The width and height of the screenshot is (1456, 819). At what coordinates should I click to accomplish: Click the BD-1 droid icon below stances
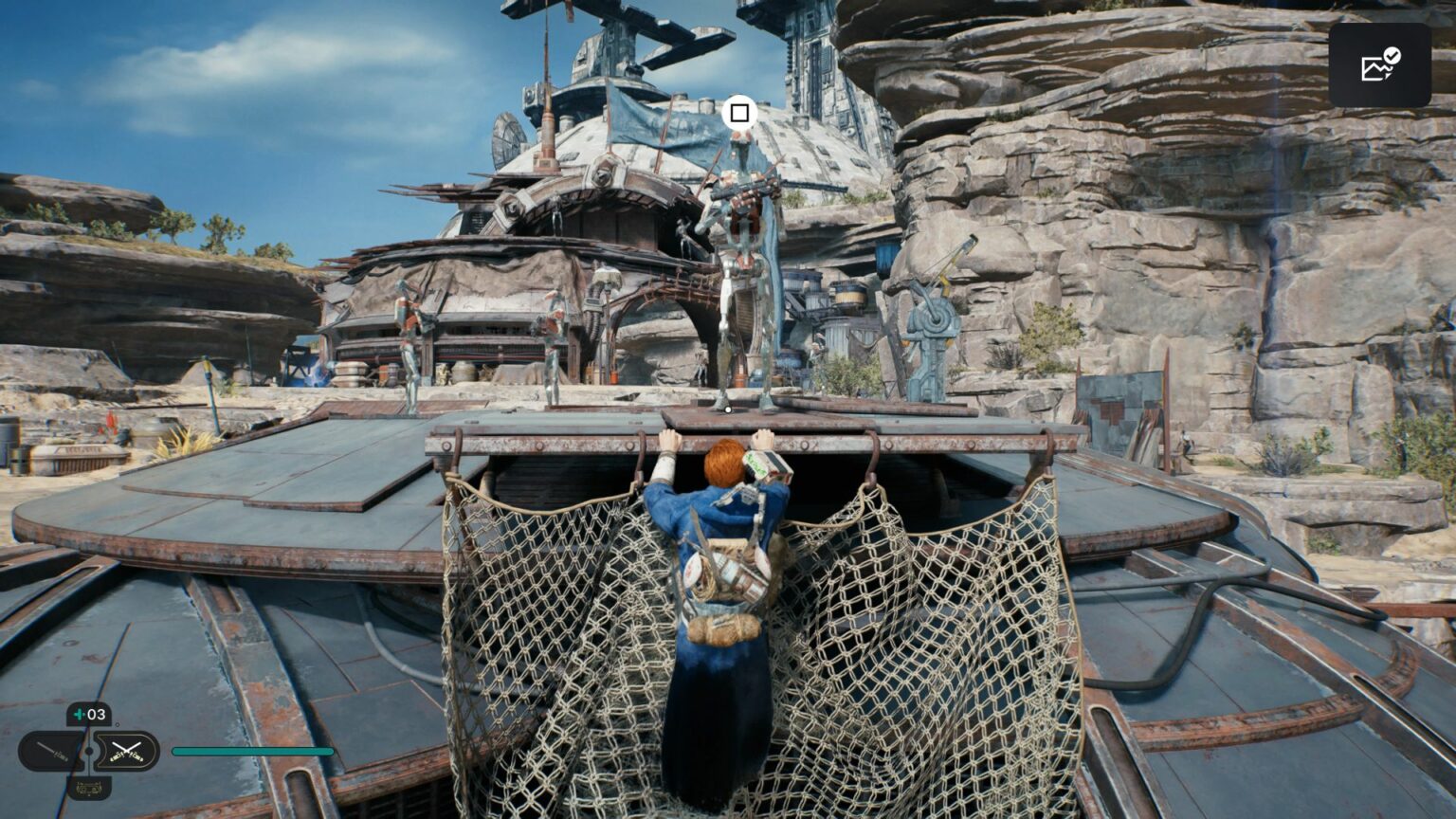pos(89,787)
